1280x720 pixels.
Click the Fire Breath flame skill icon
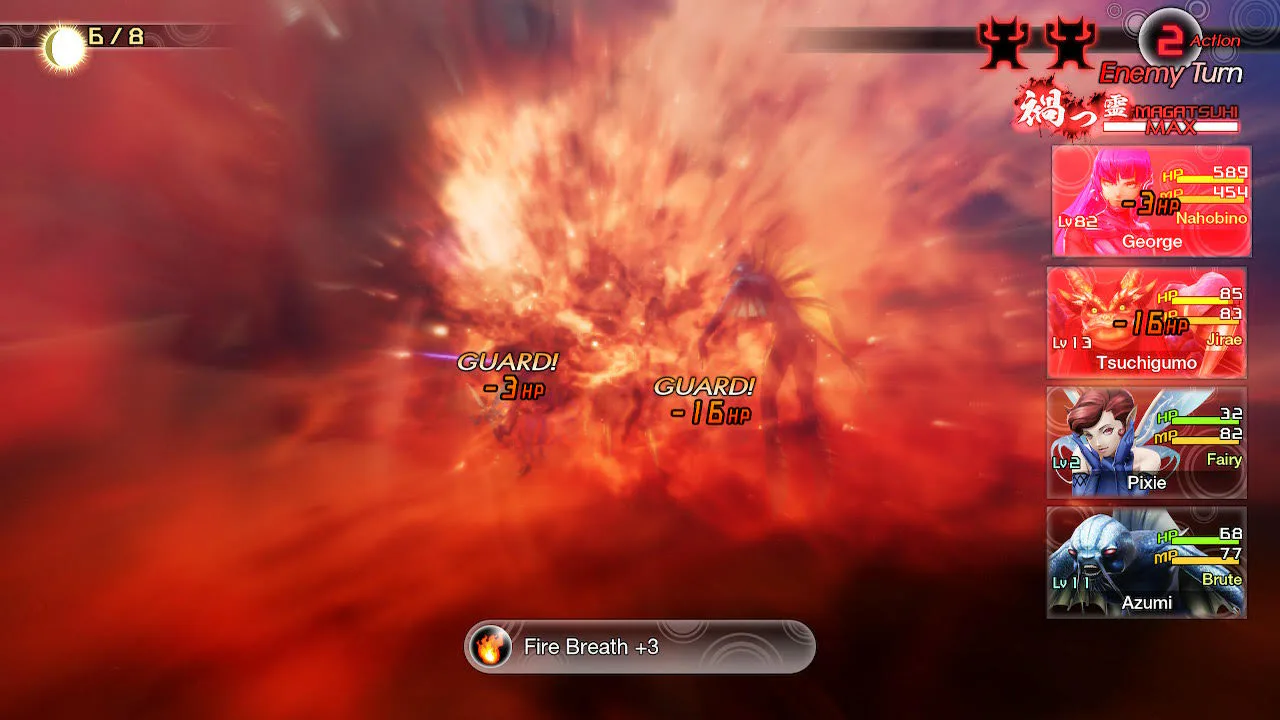click(x=490, y=647)
